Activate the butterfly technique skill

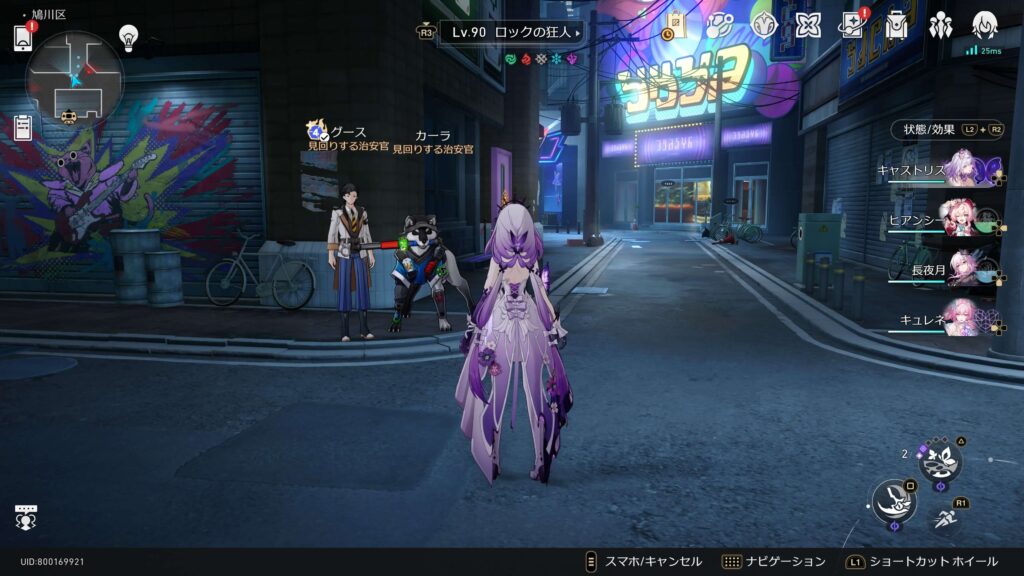(940, 461)
